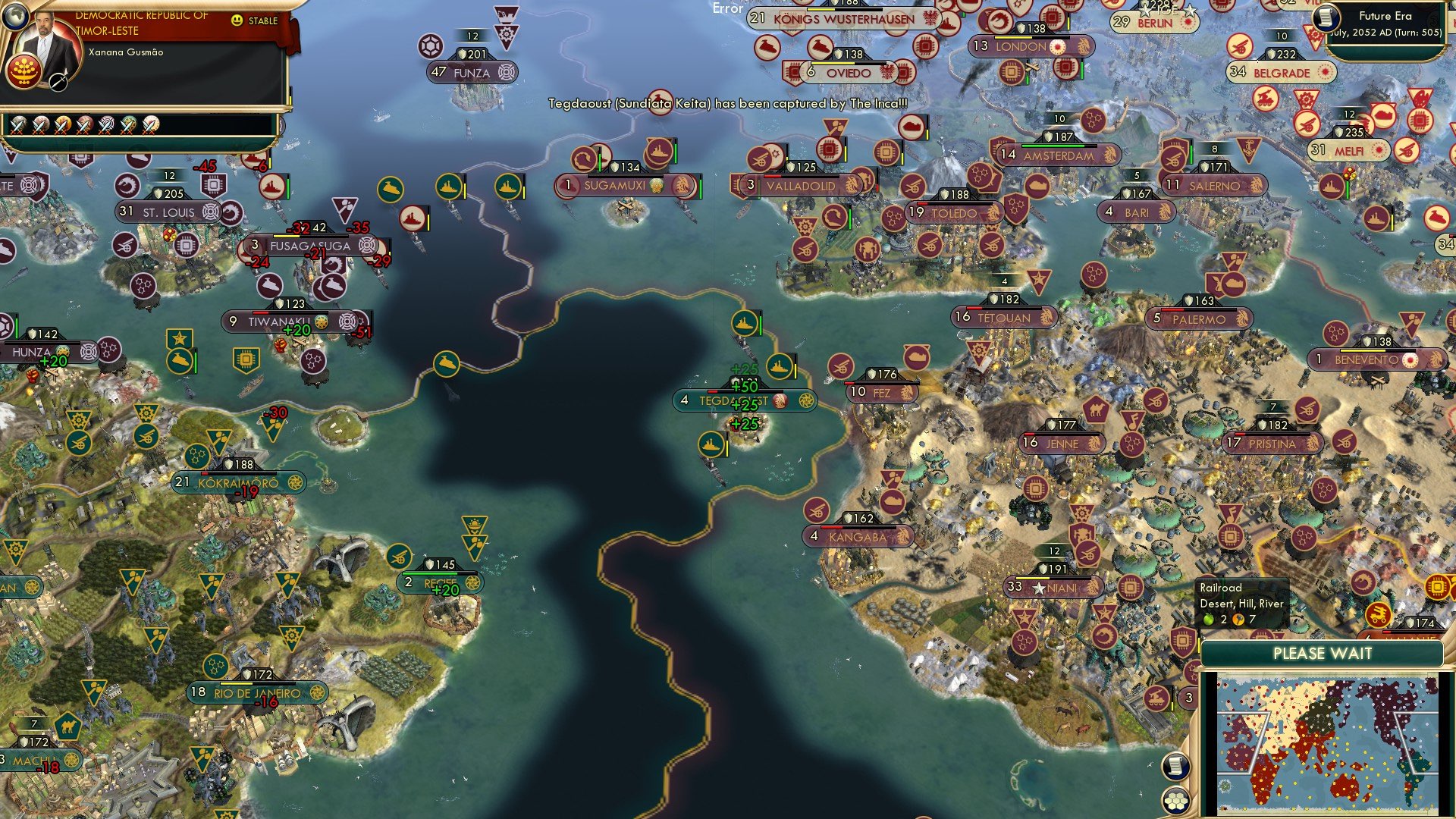
Task: Open the Amsterdam city screen banner
Action: click(1057, 155)
